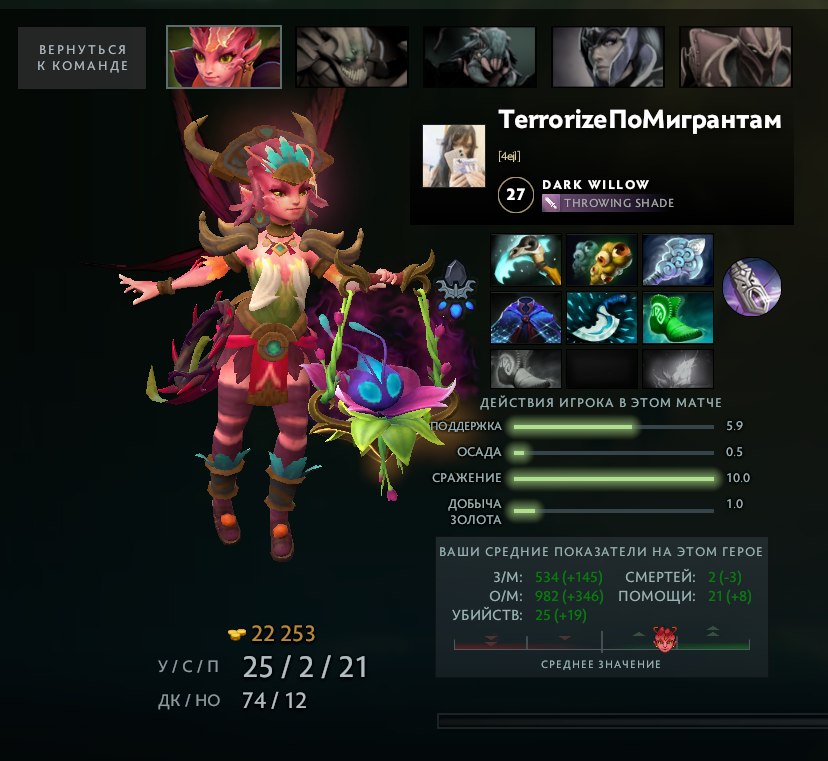Image resolution: width=828 pixels, height=761 pixels.
Task: Click the player name TerrorizeПоМигрантам
Action: coord(639,120)
